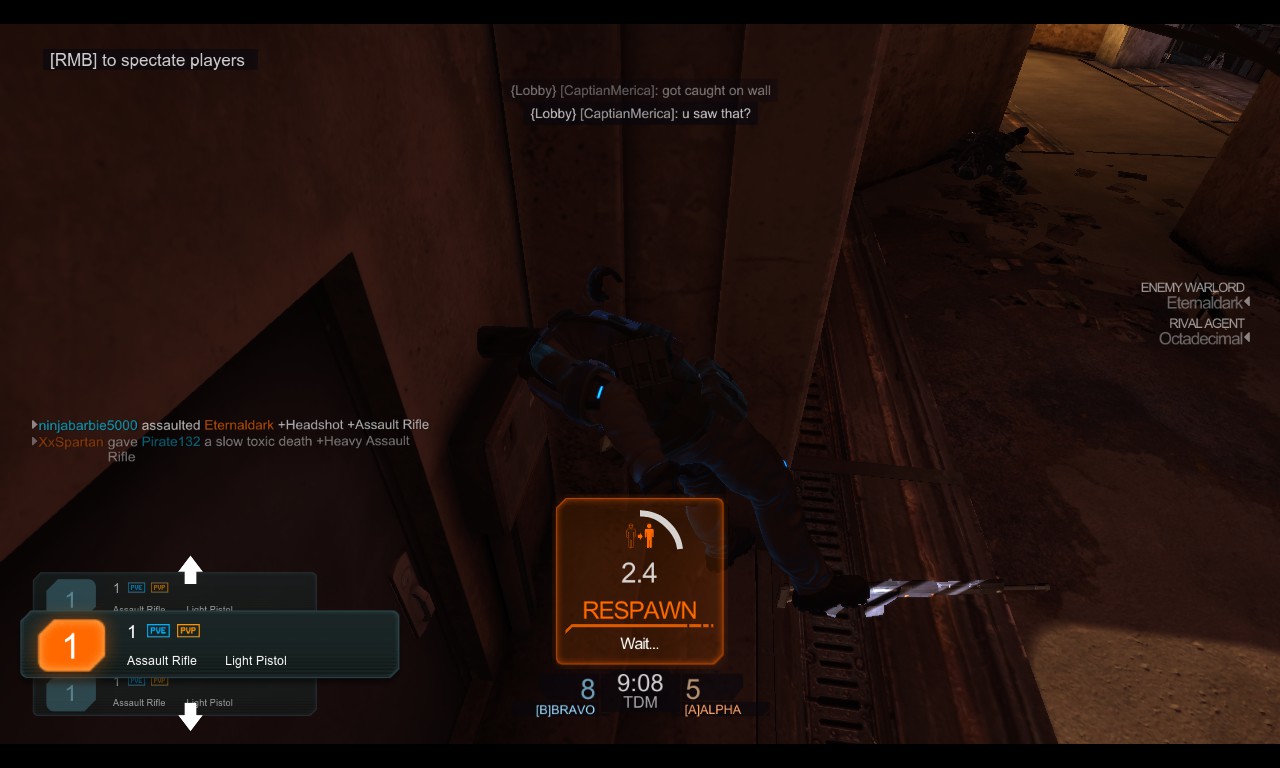
Task: Click the down arrow to cycle loadouts
Action: (x=190, y=716)
